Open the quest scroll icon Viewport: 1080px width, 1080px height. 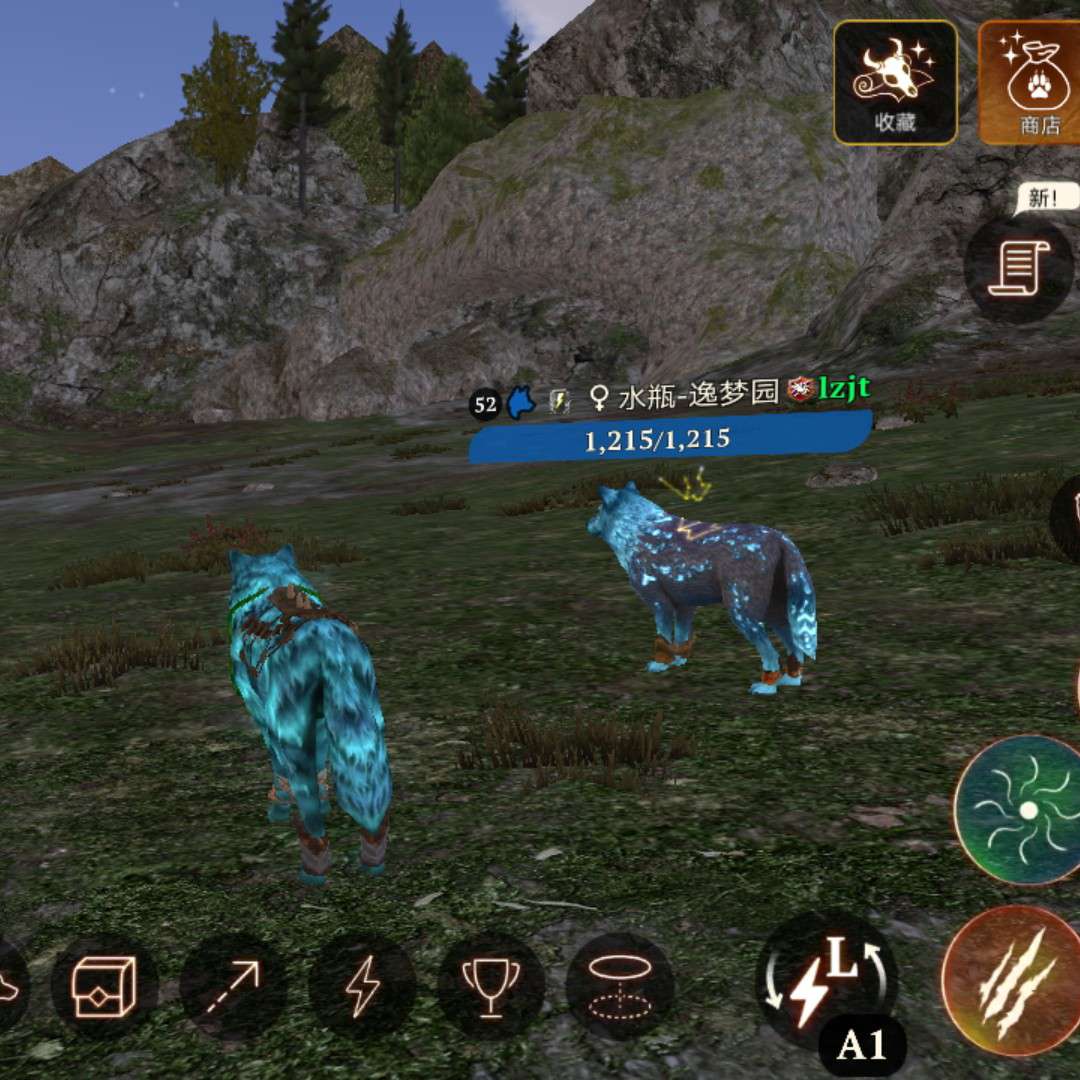[1017, 268]
